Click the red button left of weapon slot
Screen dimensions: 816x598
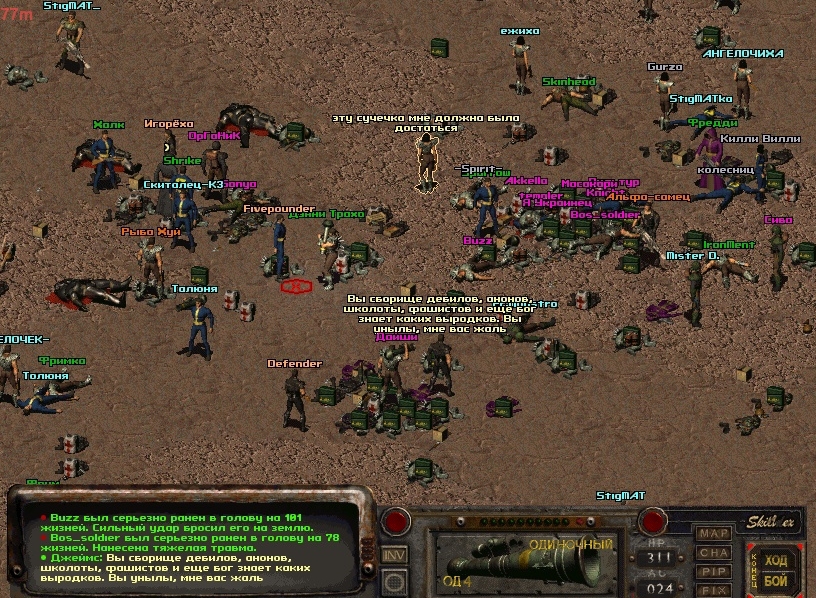pyautogui.click(x=397, y=521)
